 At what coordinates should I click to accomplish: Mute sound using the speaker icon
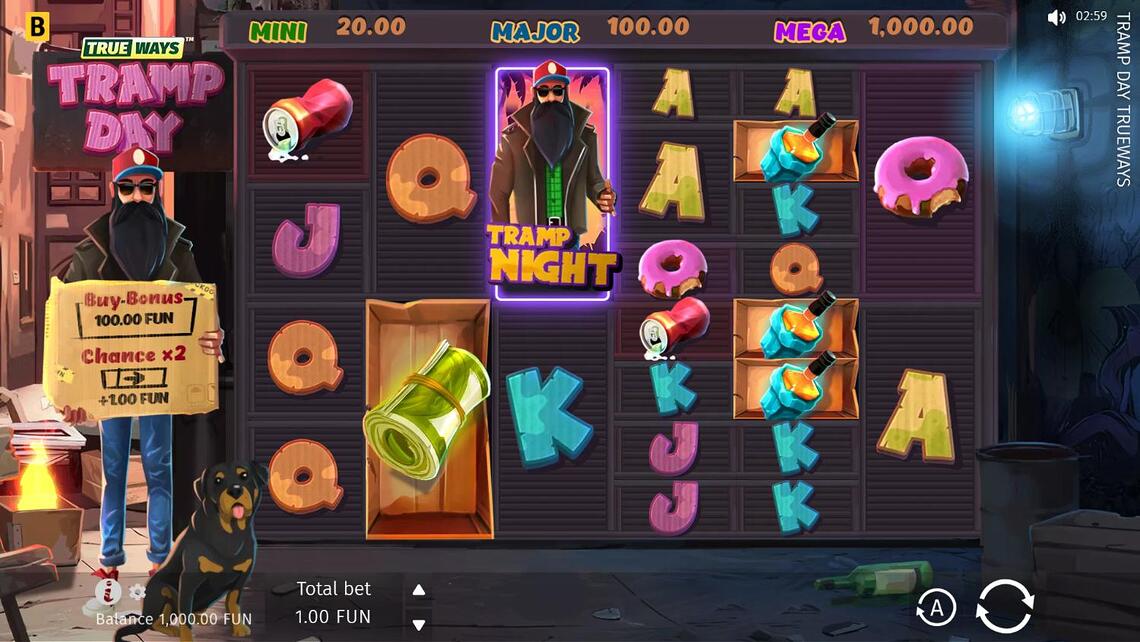coord(1056,17)
